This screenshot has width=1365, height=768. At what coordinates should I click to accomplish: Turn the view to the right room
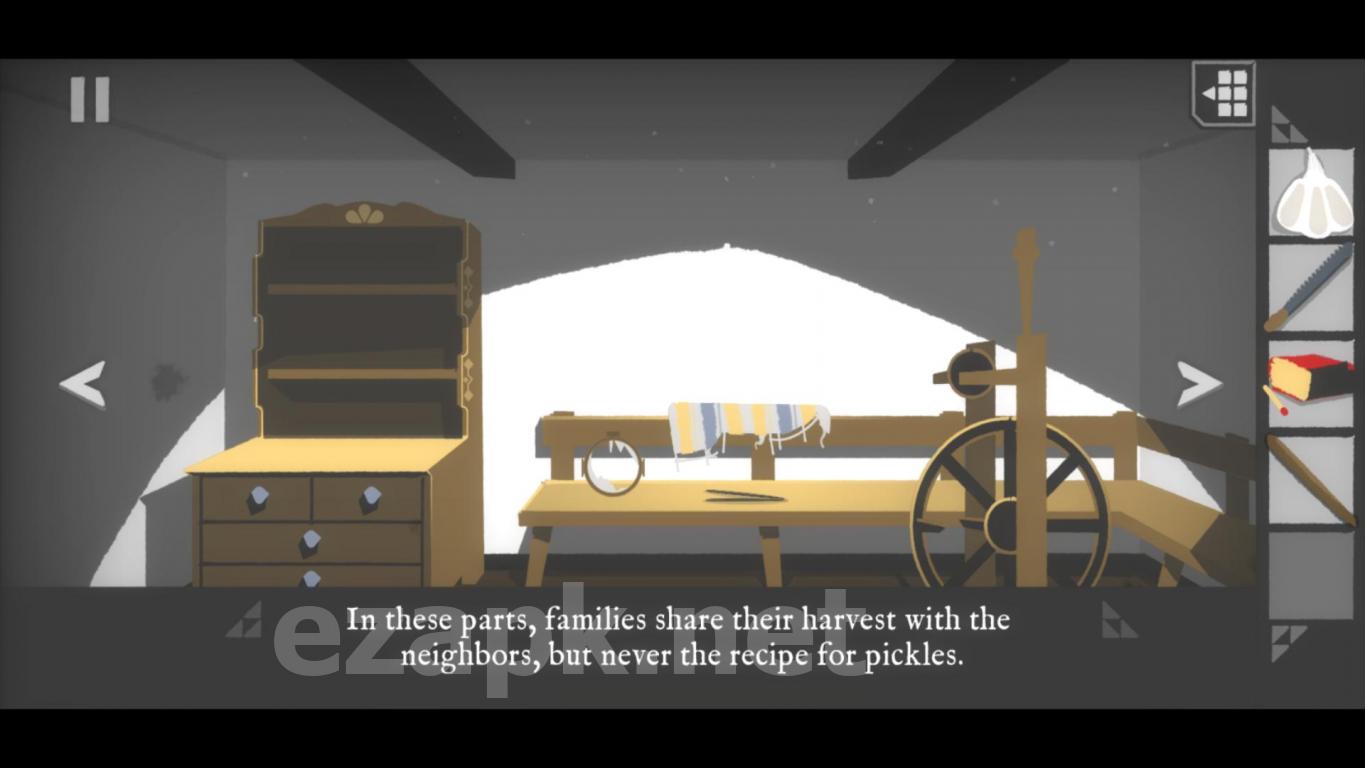point(1198,384)
